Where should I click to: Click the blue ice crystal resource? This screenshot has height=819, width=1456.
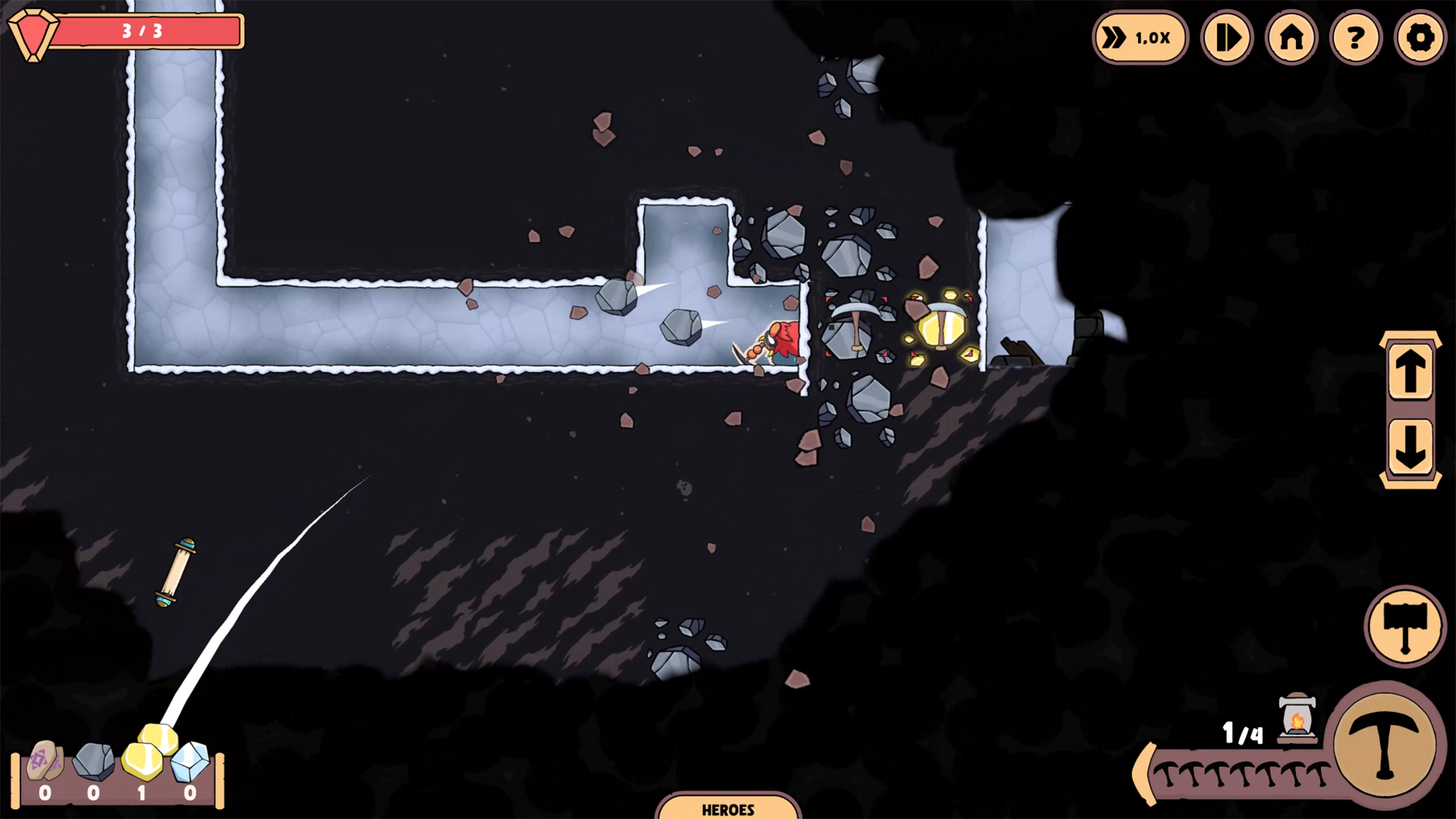pos(190,761)
